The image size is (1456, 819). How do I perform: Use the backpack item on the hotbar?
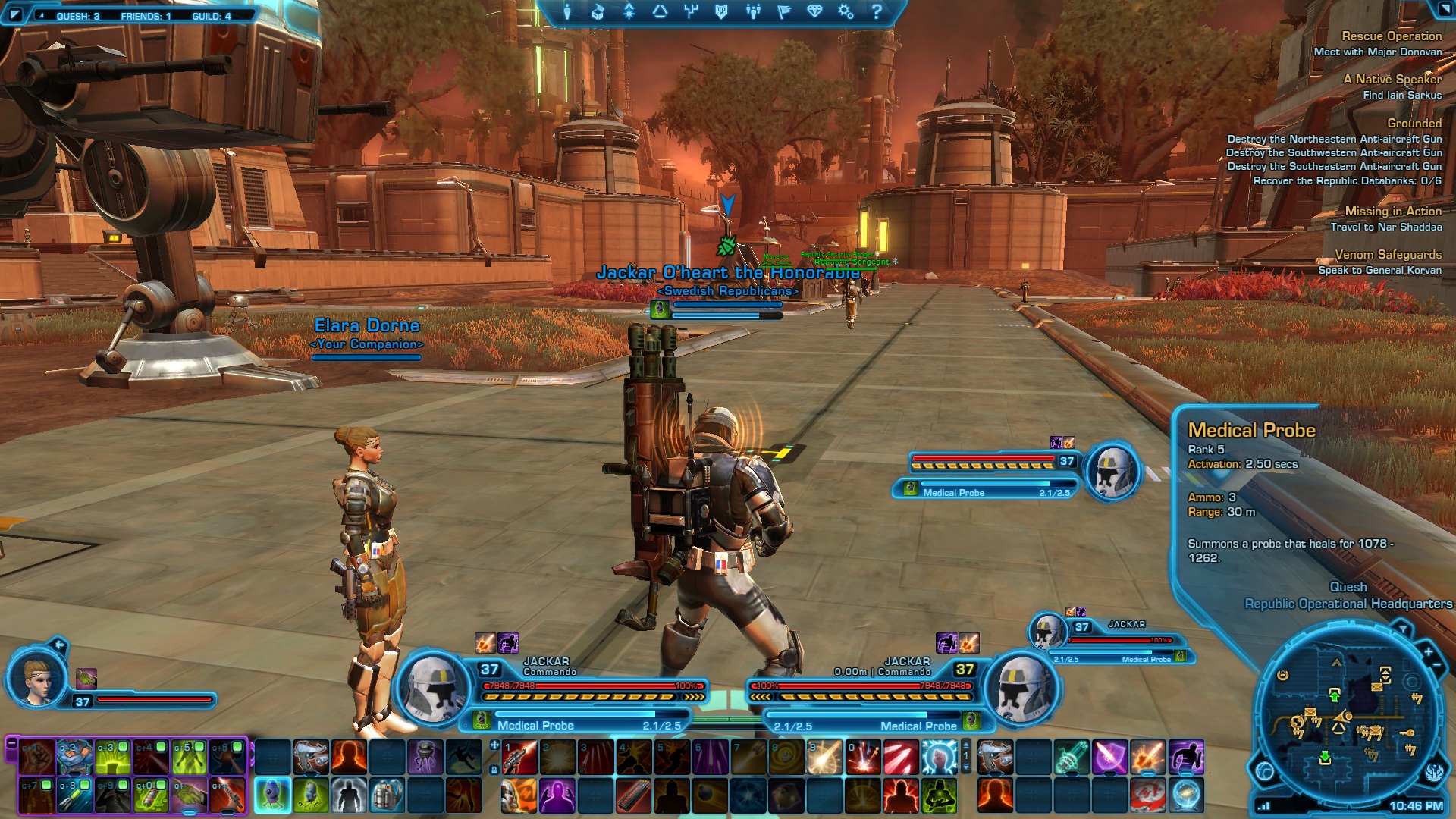[x=386, y=795]
